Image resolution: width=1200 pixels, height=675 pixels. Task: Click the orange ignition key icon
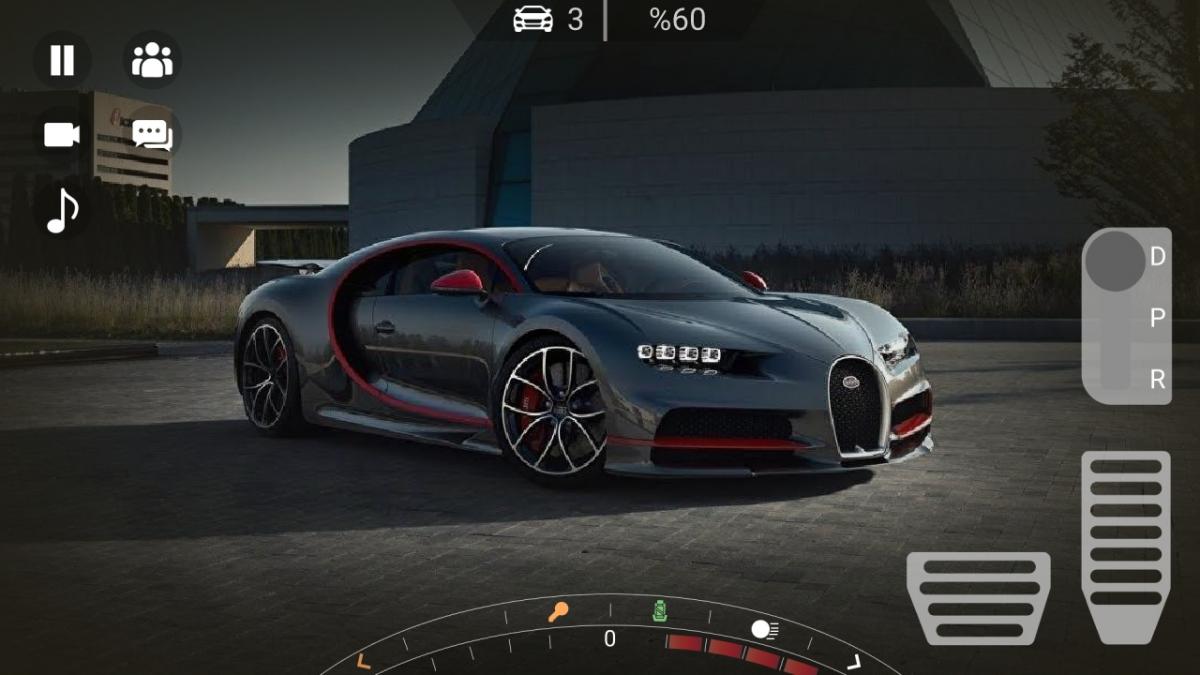pos(558,611)
